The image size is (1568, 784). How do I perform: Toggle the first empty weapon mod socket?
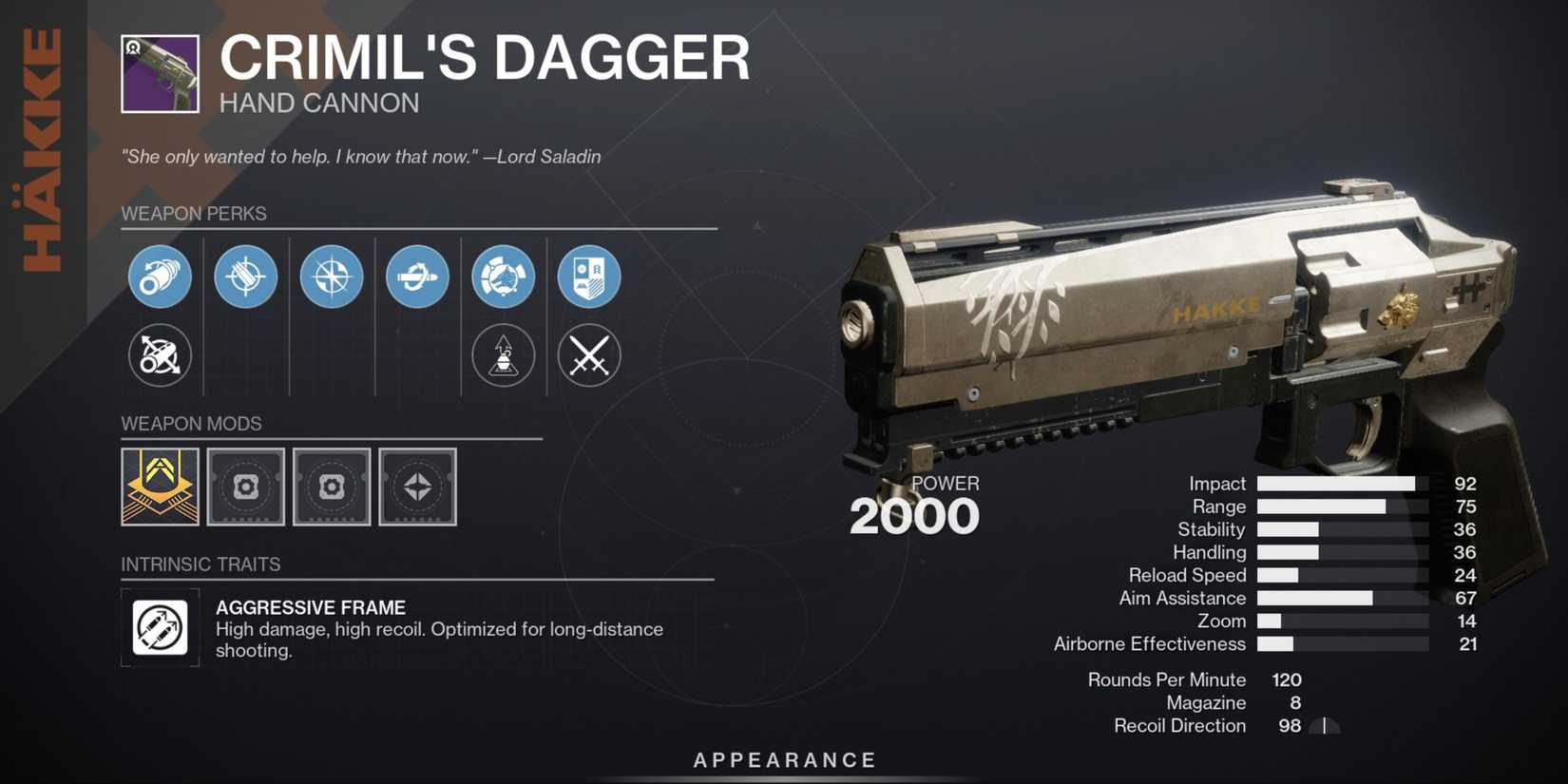coord(245,487)
